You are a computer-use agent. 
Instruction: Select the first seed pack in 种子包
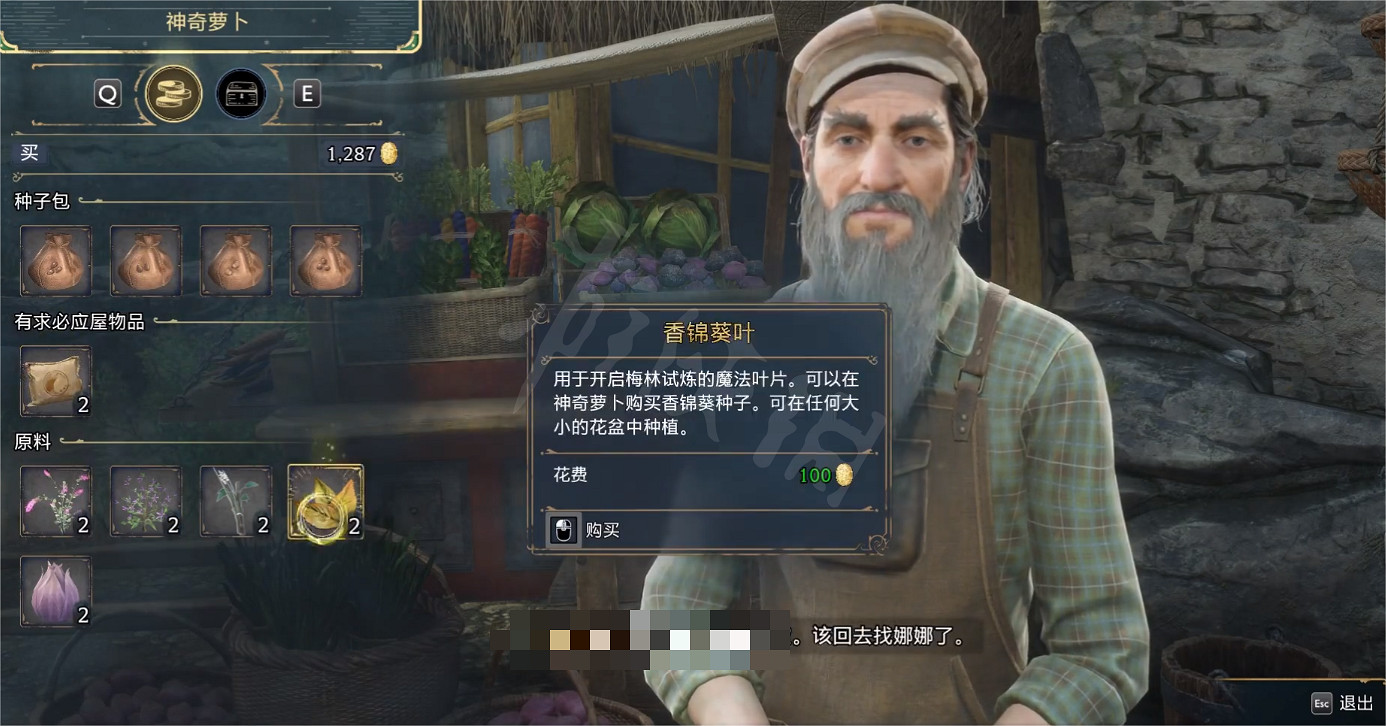tap(56, 261)
